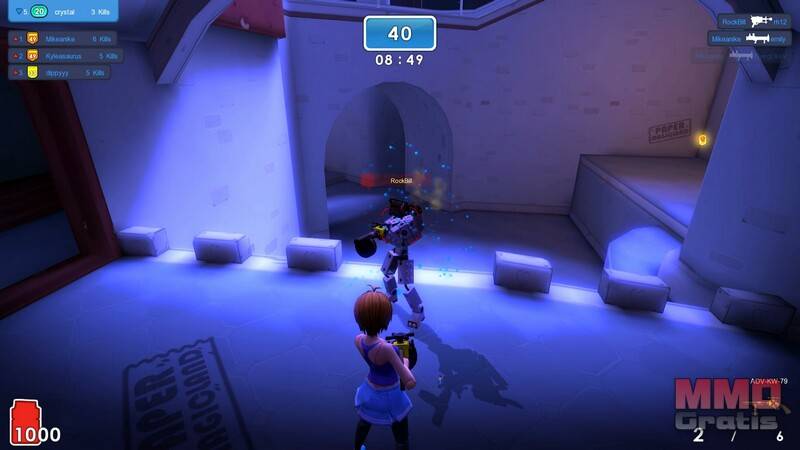Select Kyleasaurus in the scoreboard
This screenshot has width=800, height=450.
[68, 55]
